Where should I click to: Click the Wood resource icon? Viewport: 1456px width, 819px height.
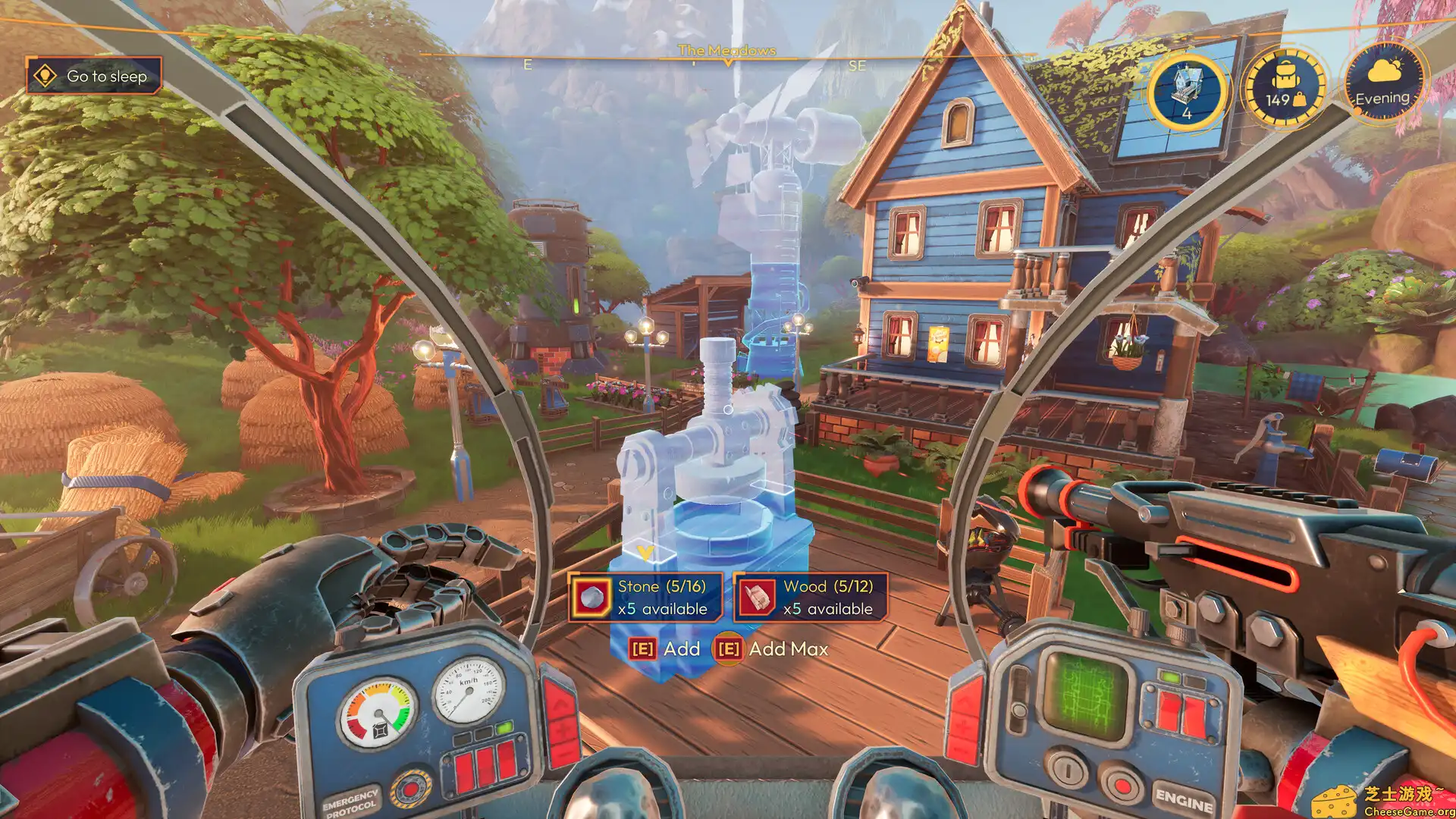(756, 597)
